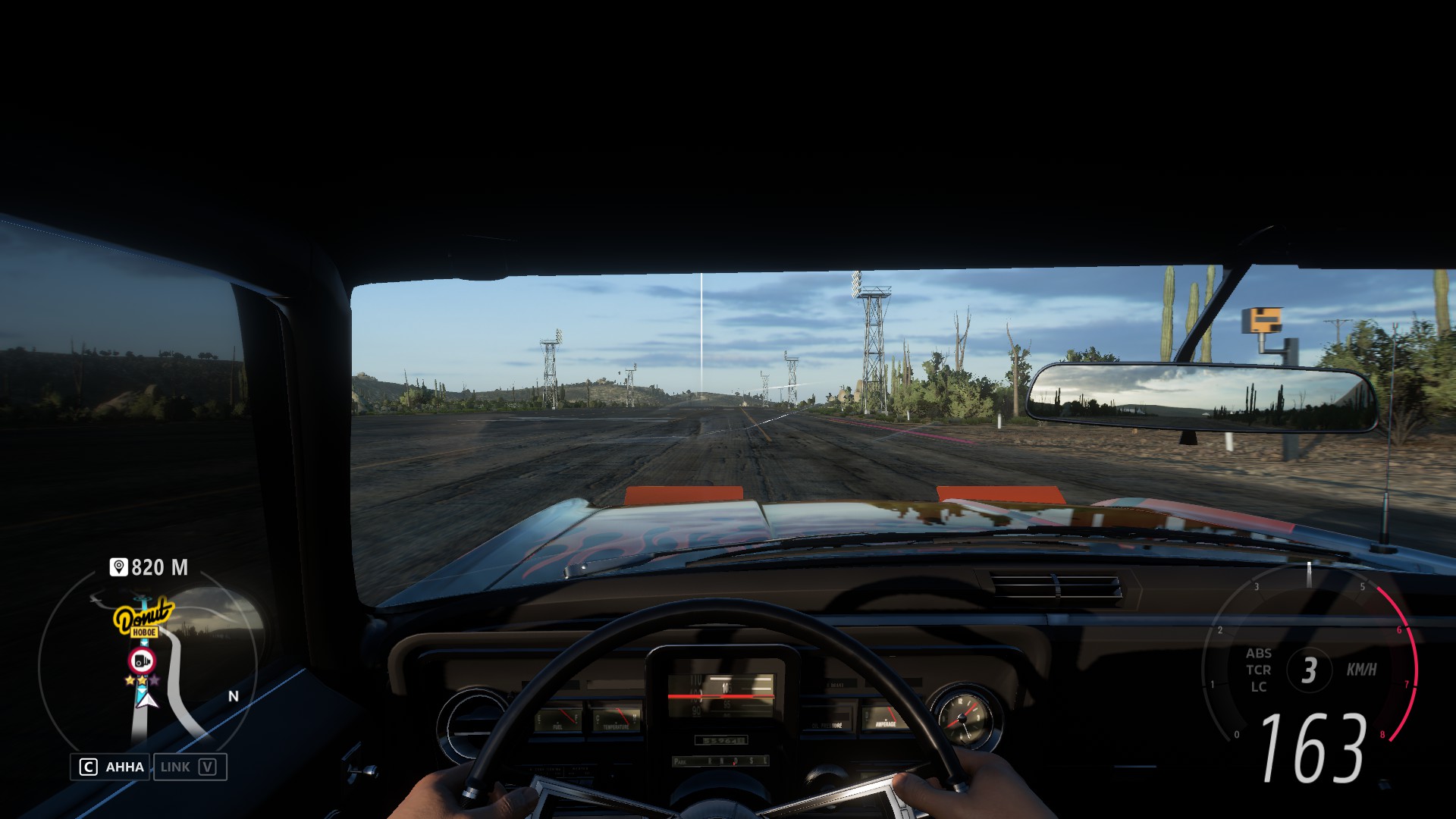Activate the LINK button
This screenshot has height=819, width=1456.
click(x=190, y=767)
